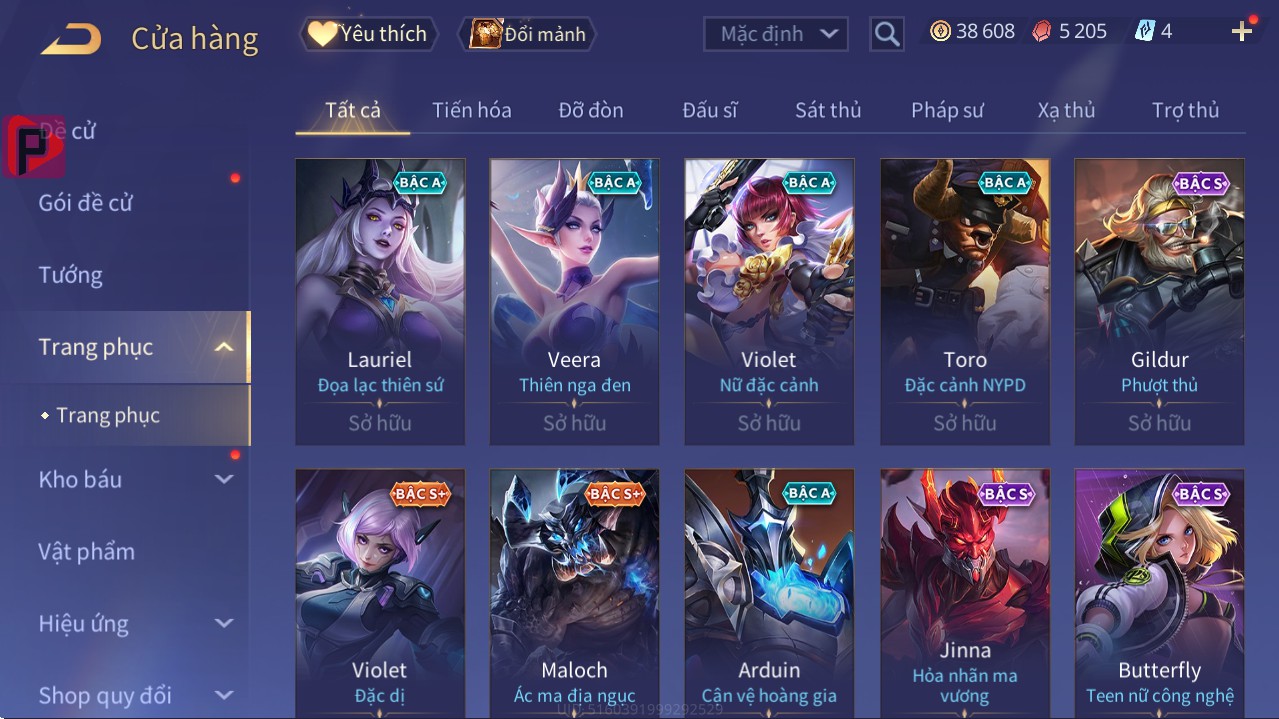Show the Đấu sĩ category
The height and width of the screenshot is (719, 1279).
(709, 110)
